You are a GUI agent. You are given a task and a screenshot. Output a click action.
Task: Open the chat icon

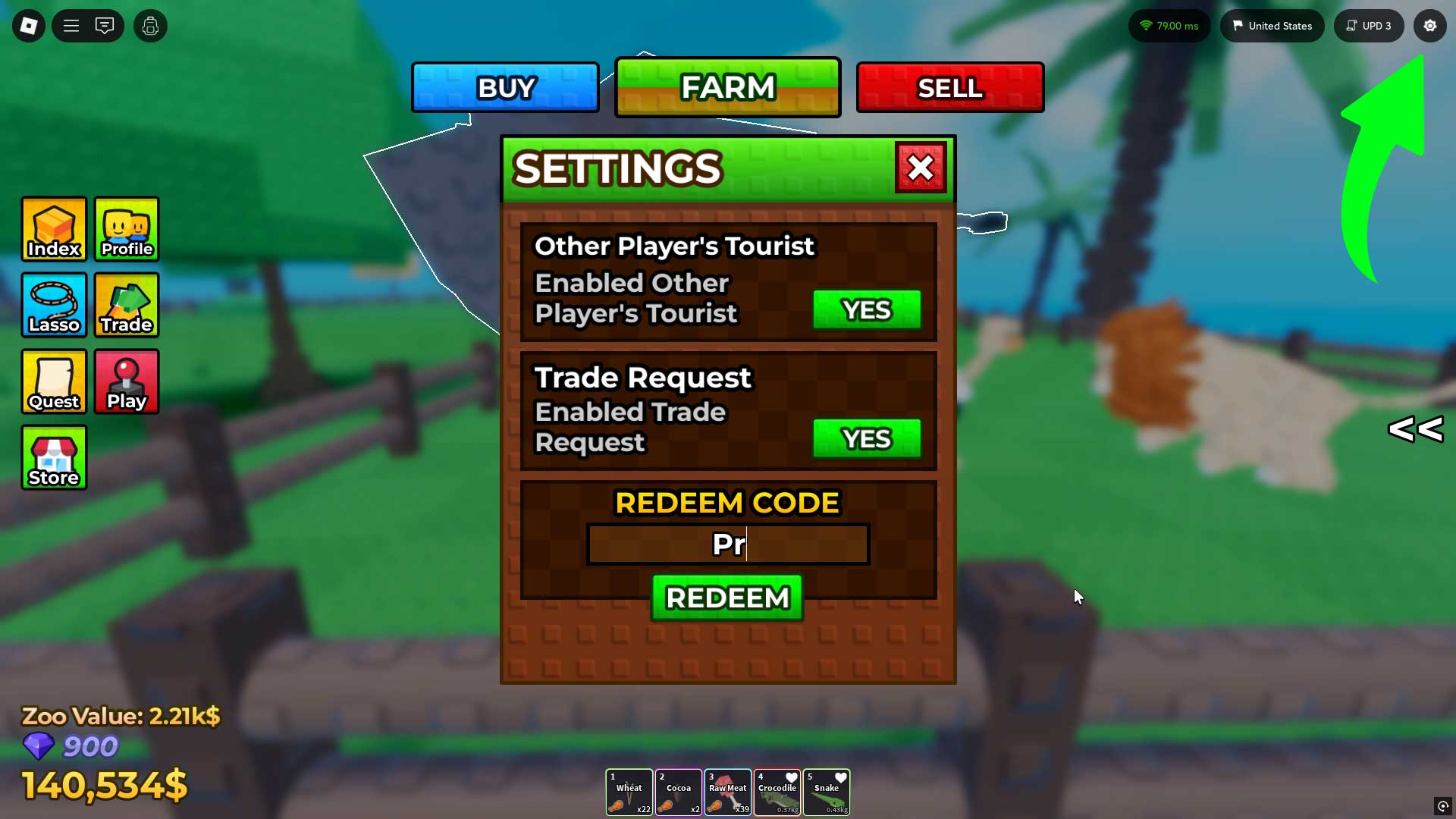click(x=105, y=25)
